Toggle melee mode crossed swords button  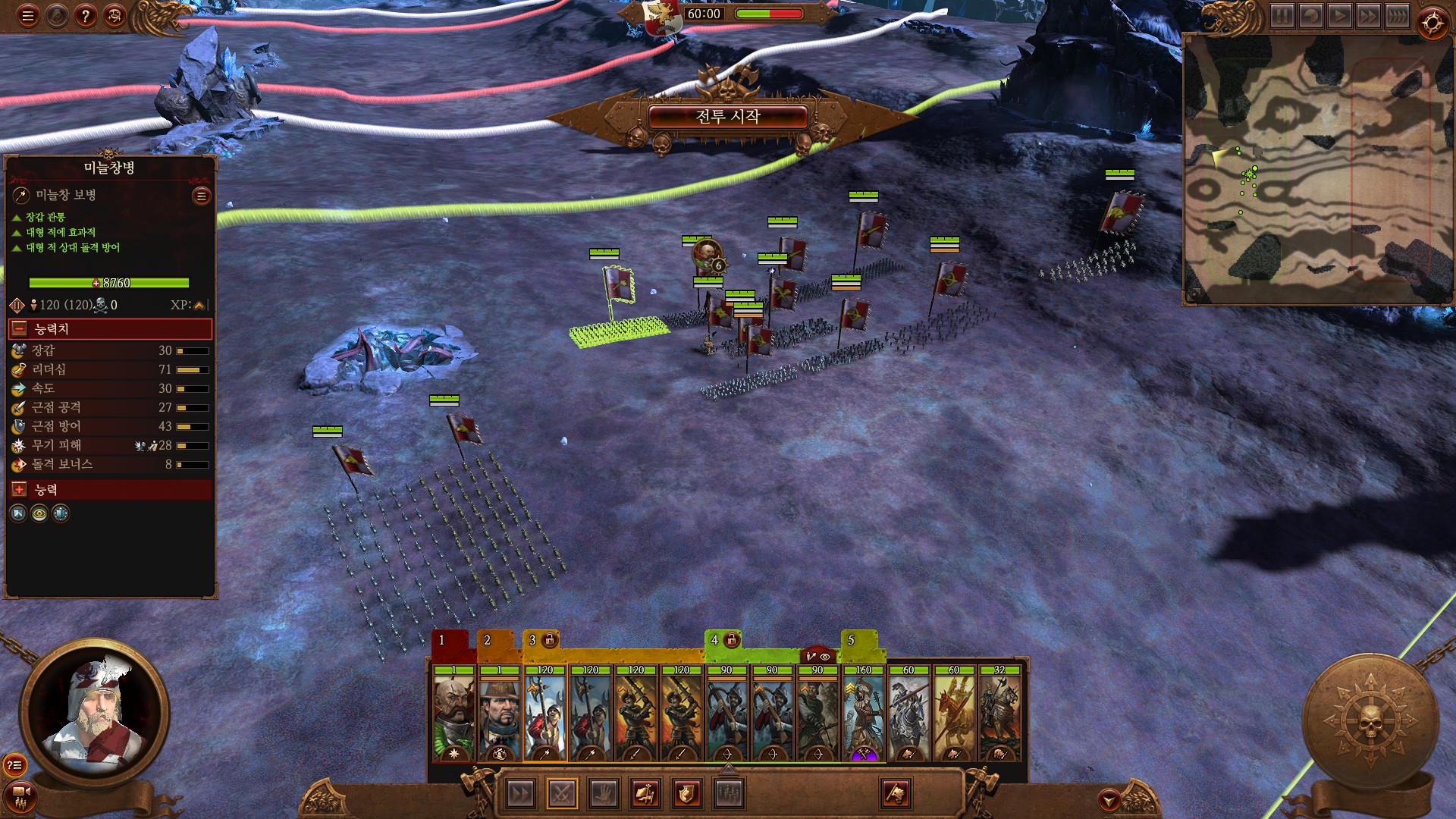point(561,794)
